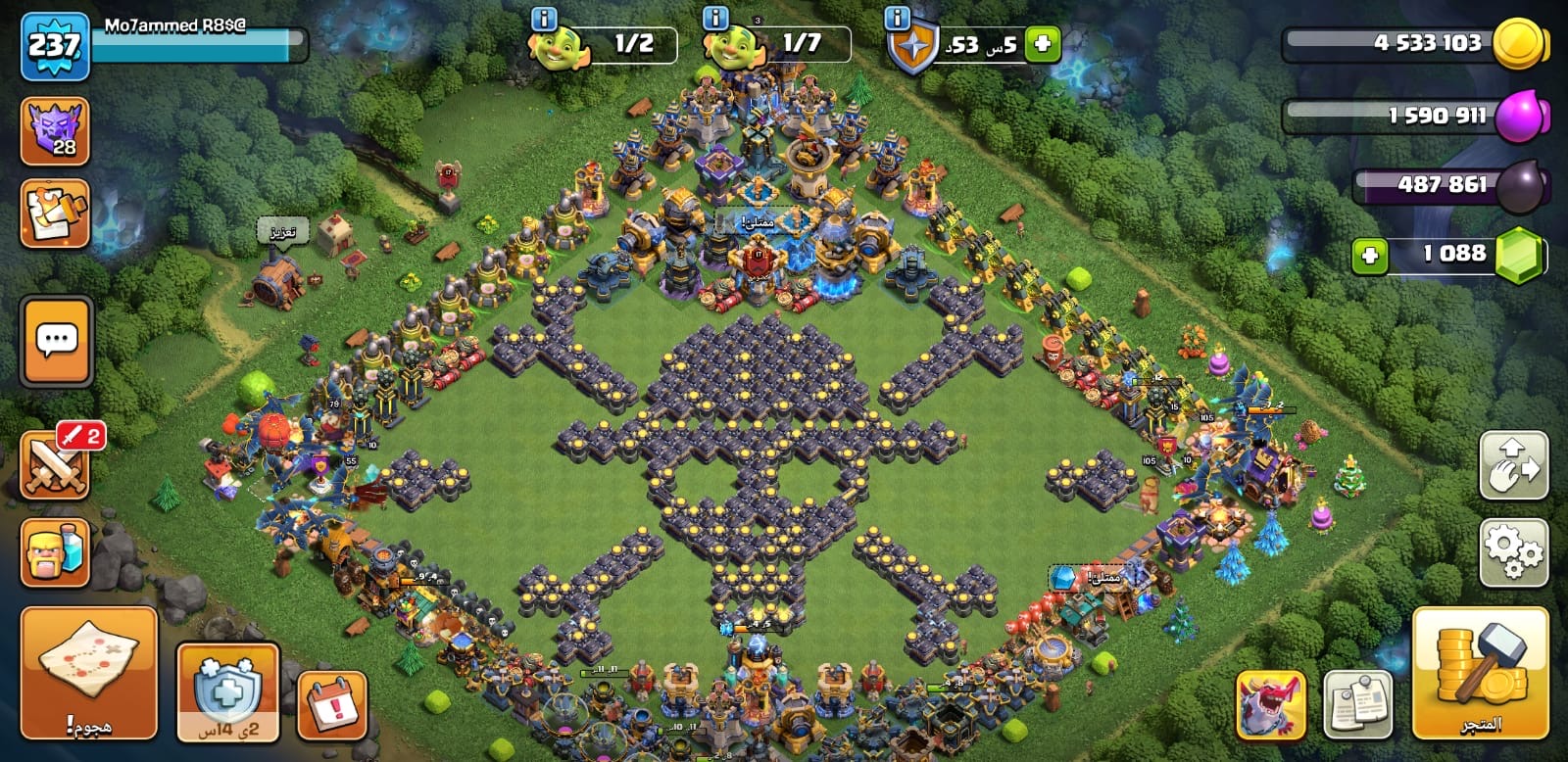Show builder info for 1/2 builders
1568x762 pixels.
(542, 19)
